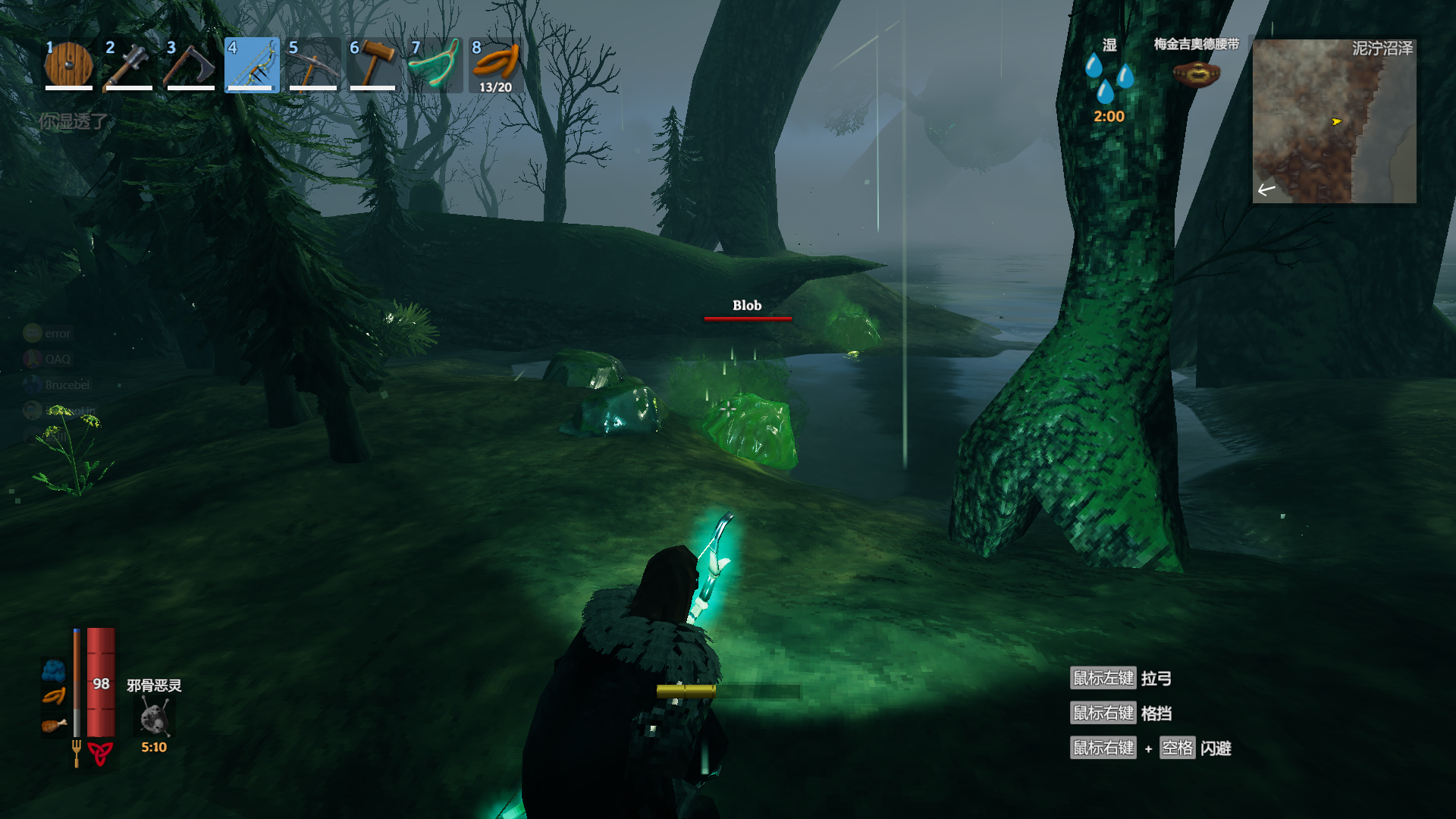Equip the wooden hammer slot
This screenshot has width=1456, height=819.
click(x=373, y=65)
